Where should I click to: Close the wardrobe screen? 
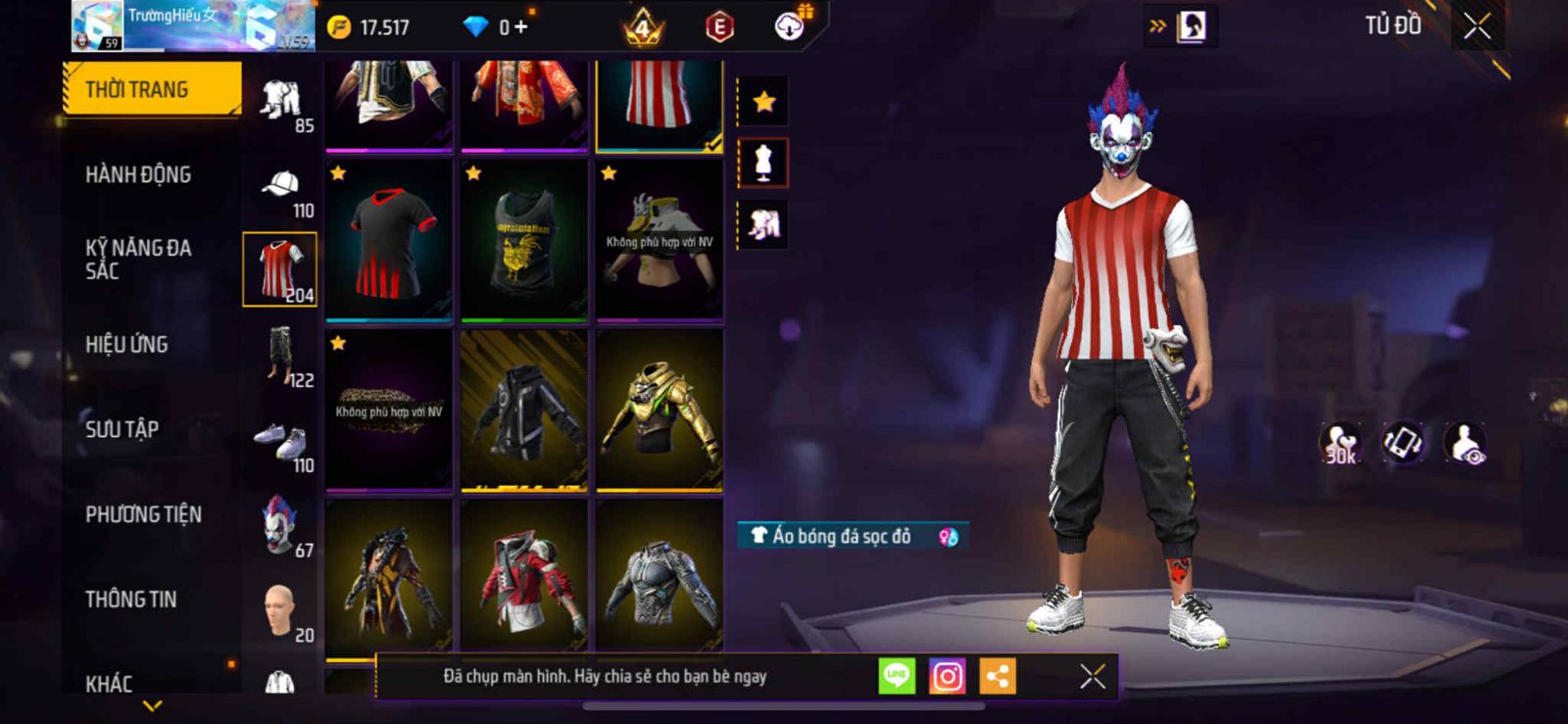(1477, 26)
